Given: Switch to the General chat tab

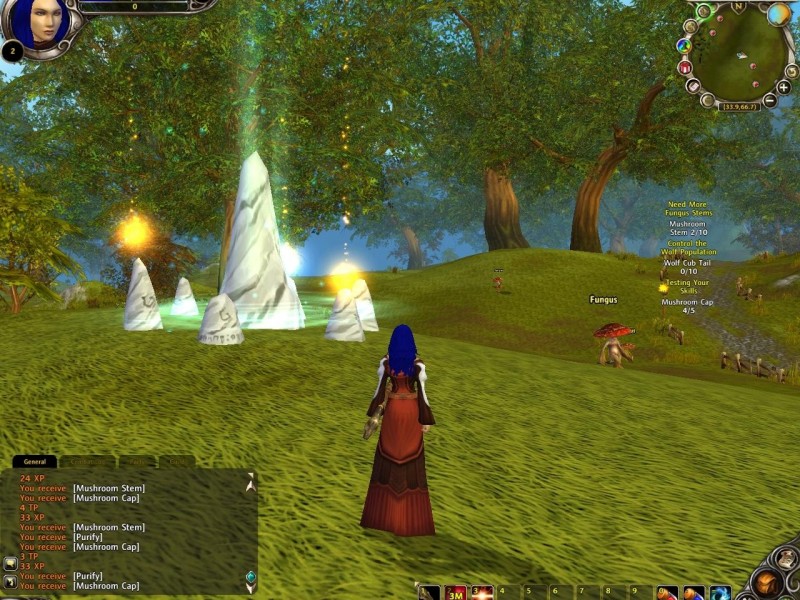Looking at the screenshot, I should click(35, 462).
